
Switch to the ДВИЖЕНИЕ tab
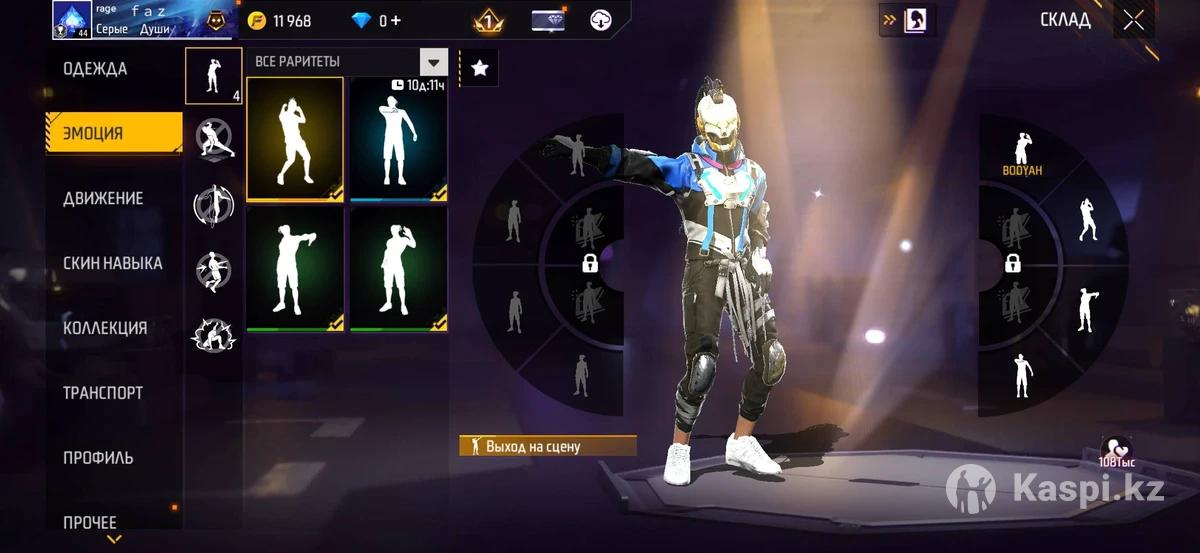coord(103,198)
